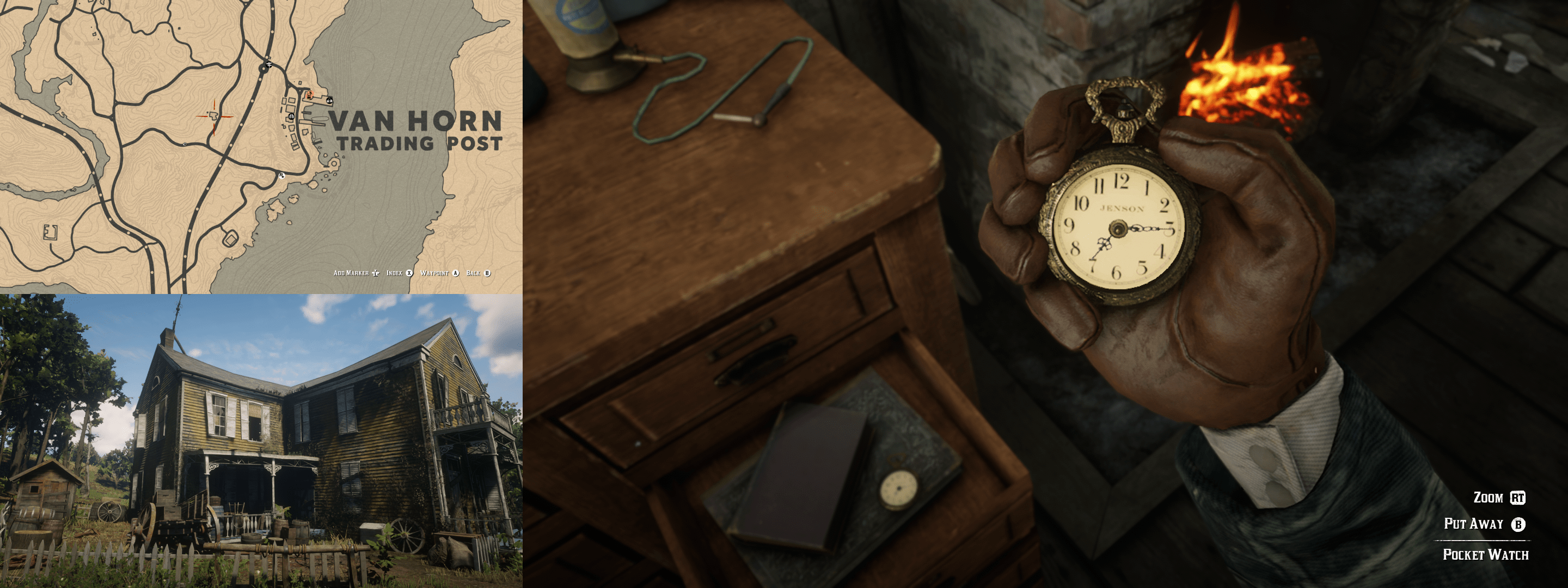
Task: Open the map Index
Action: coord(395,273)
